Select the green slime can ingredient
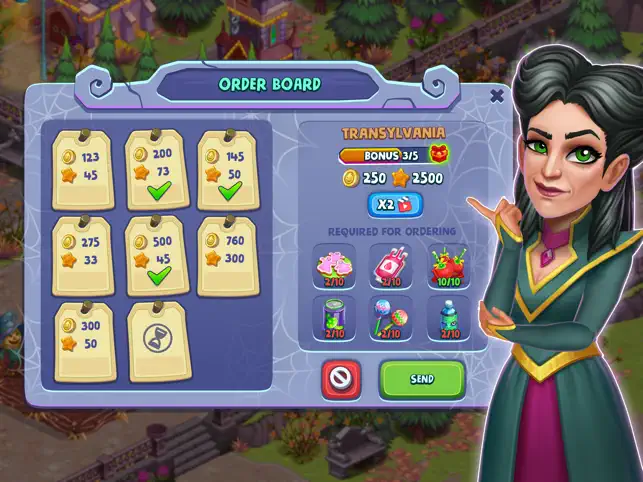This screenshot has width=643, height=482. 334,318
